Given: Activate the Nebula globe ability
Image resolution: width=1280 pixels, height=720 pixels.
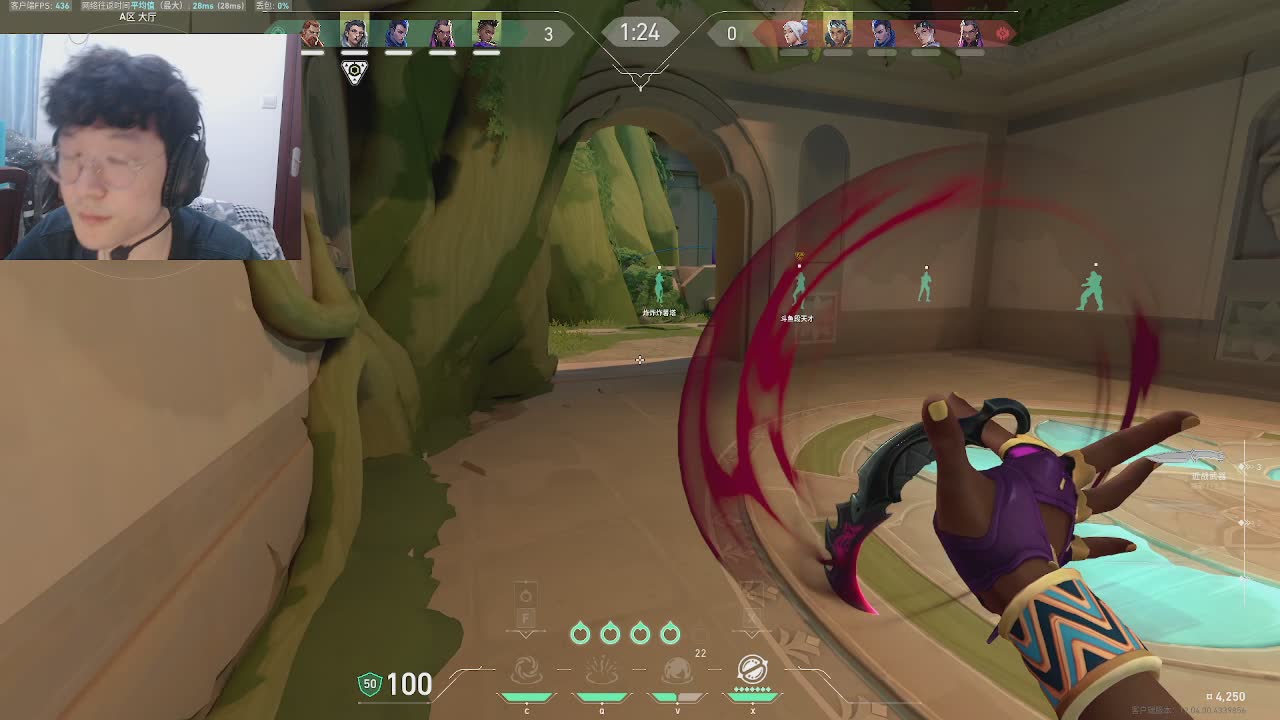Looking at the screenshot, I should [x=677, y=670].
